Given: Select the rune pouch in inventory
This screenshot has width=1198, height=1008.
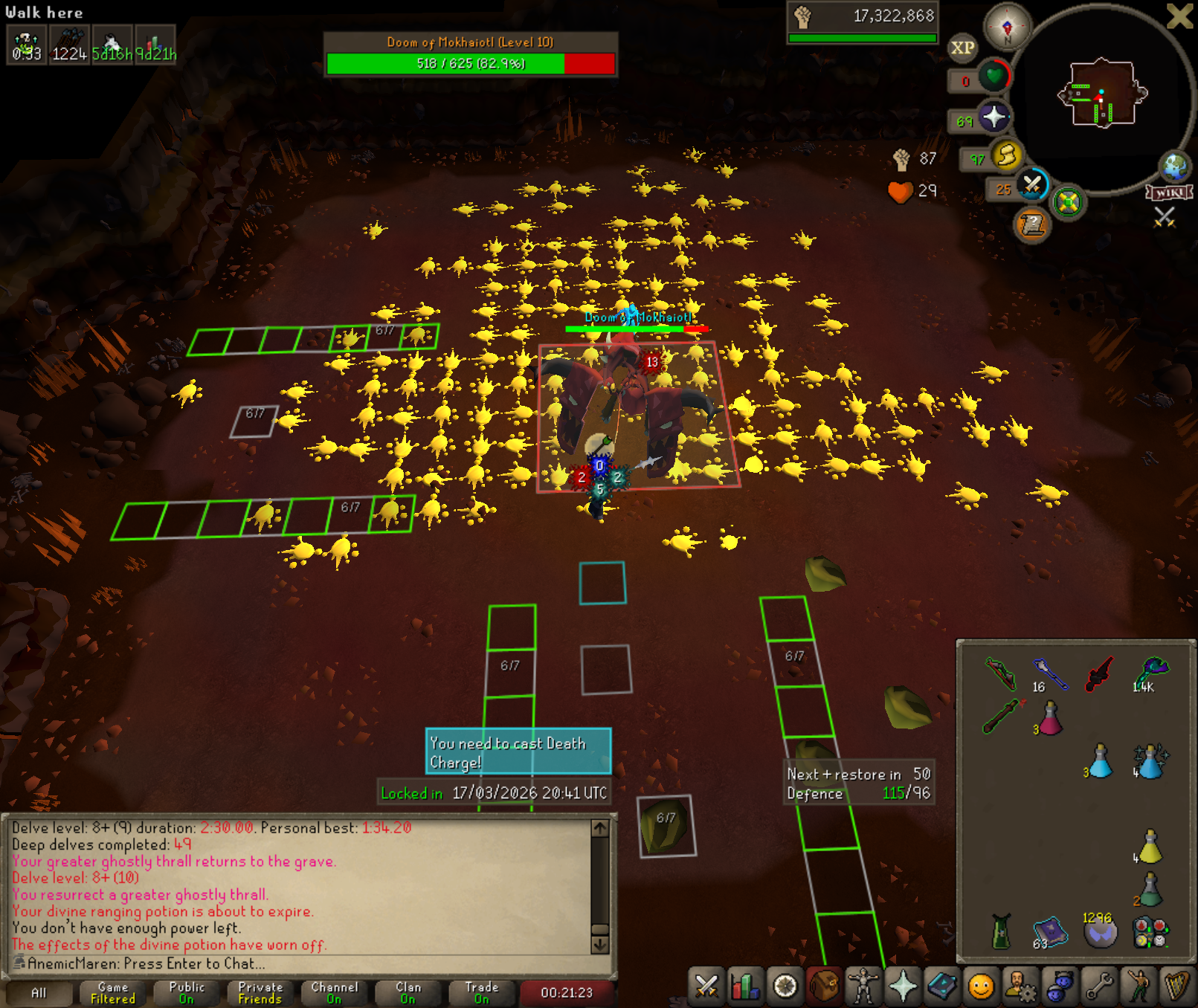Looking at the screenshot, I should pos(1150,931).
